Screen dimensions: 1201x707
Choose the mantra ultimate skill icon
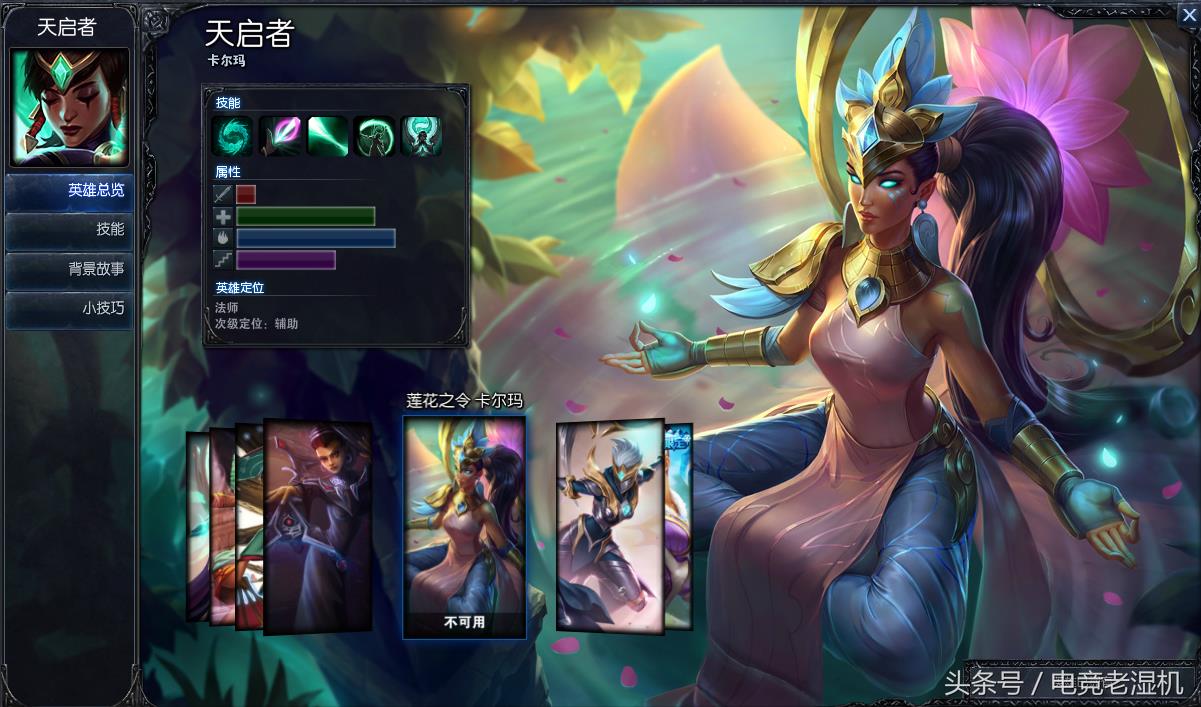(421, 136)
